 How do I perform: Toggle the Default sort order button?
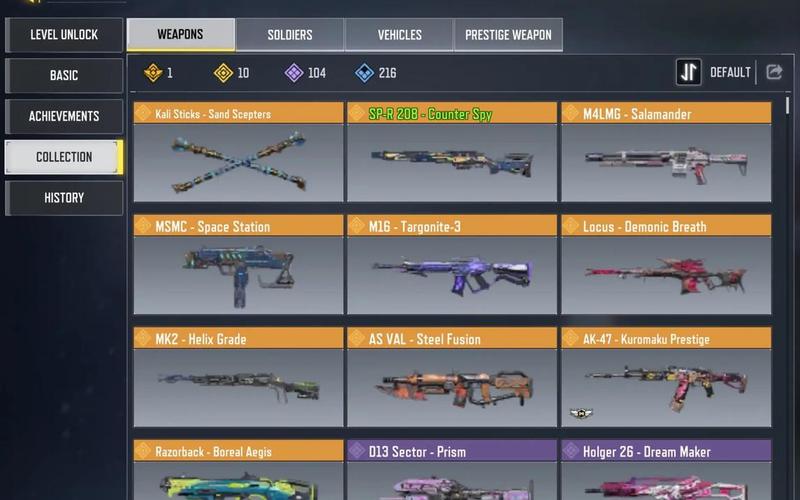coord(689,72)
